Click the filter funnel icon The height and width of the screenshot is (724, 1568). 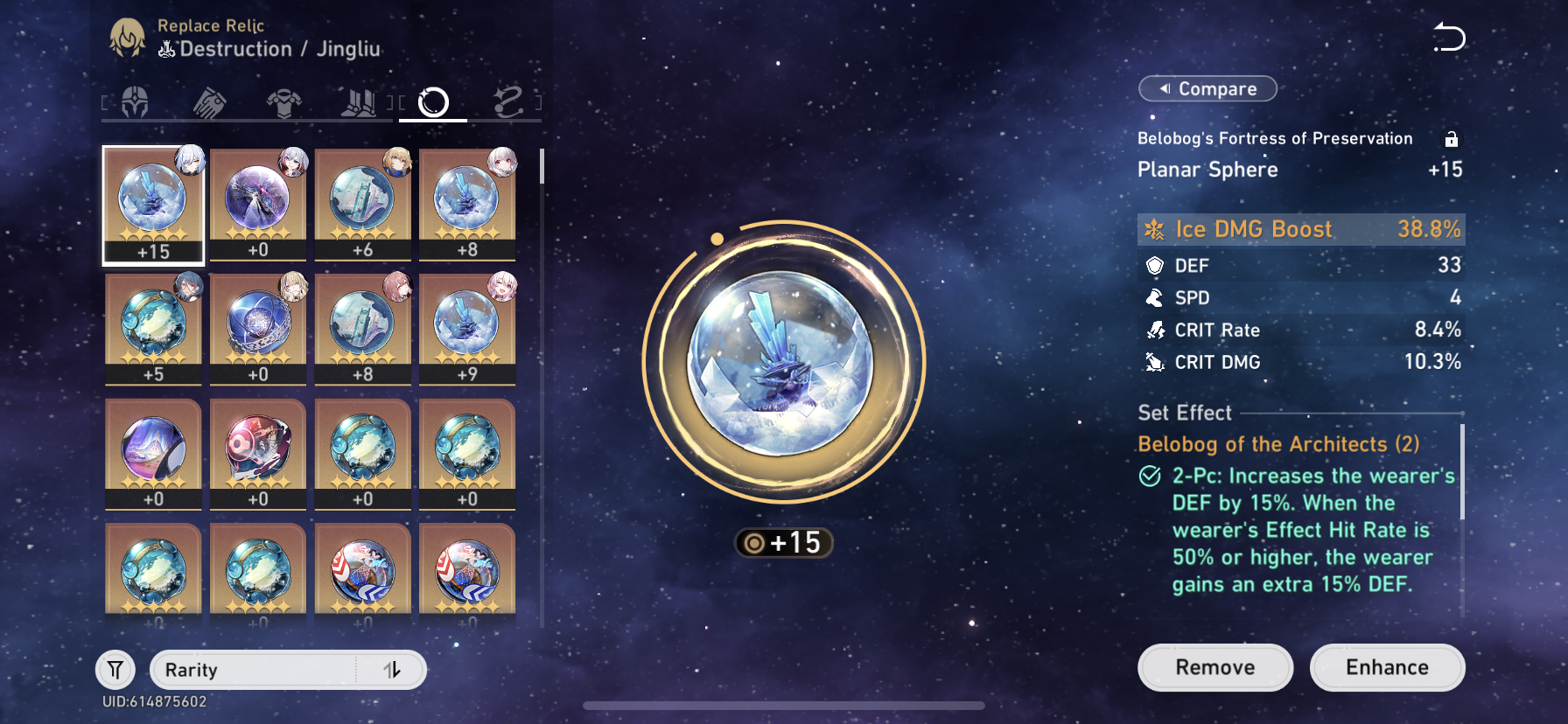click(115, 670)
